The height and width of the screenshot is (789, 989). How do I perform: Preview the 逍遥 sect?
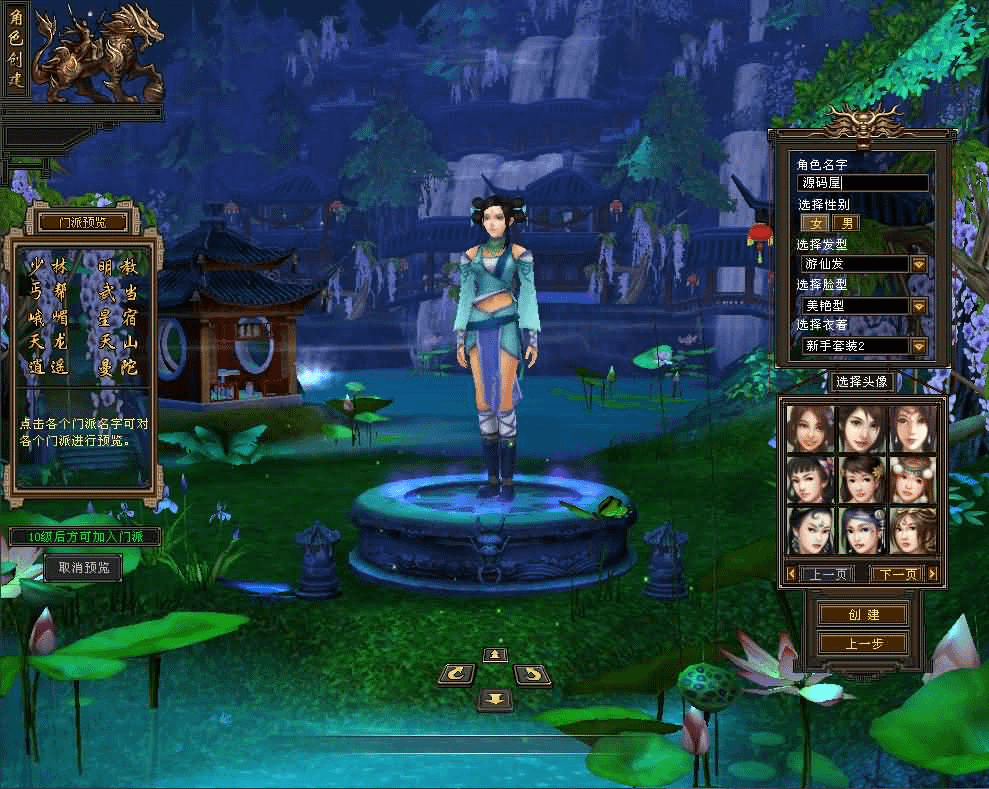click(49, 367)
